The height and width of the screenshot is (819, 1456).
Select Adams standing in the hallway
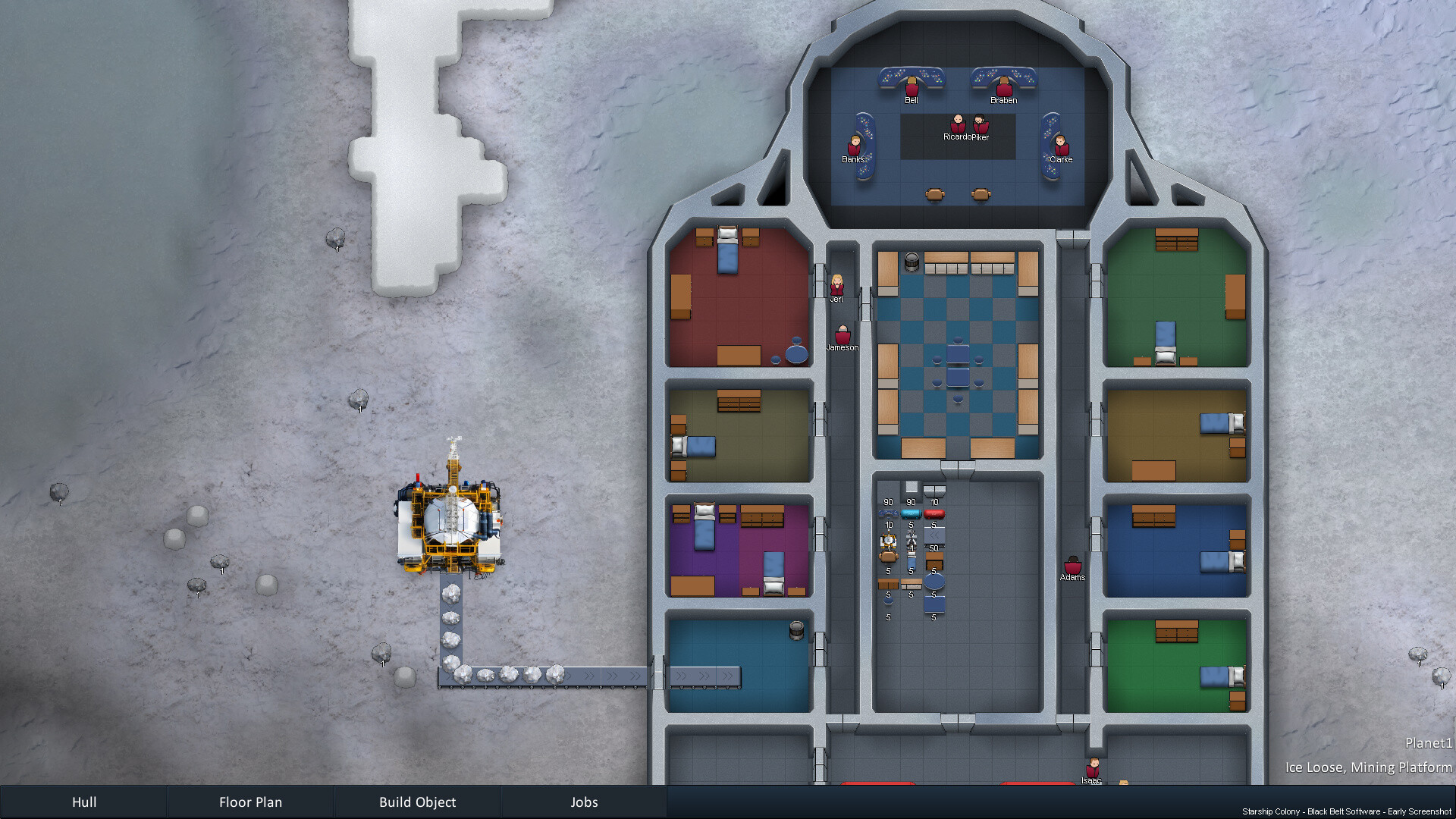pyautogui.click(x=1072, y=565)
